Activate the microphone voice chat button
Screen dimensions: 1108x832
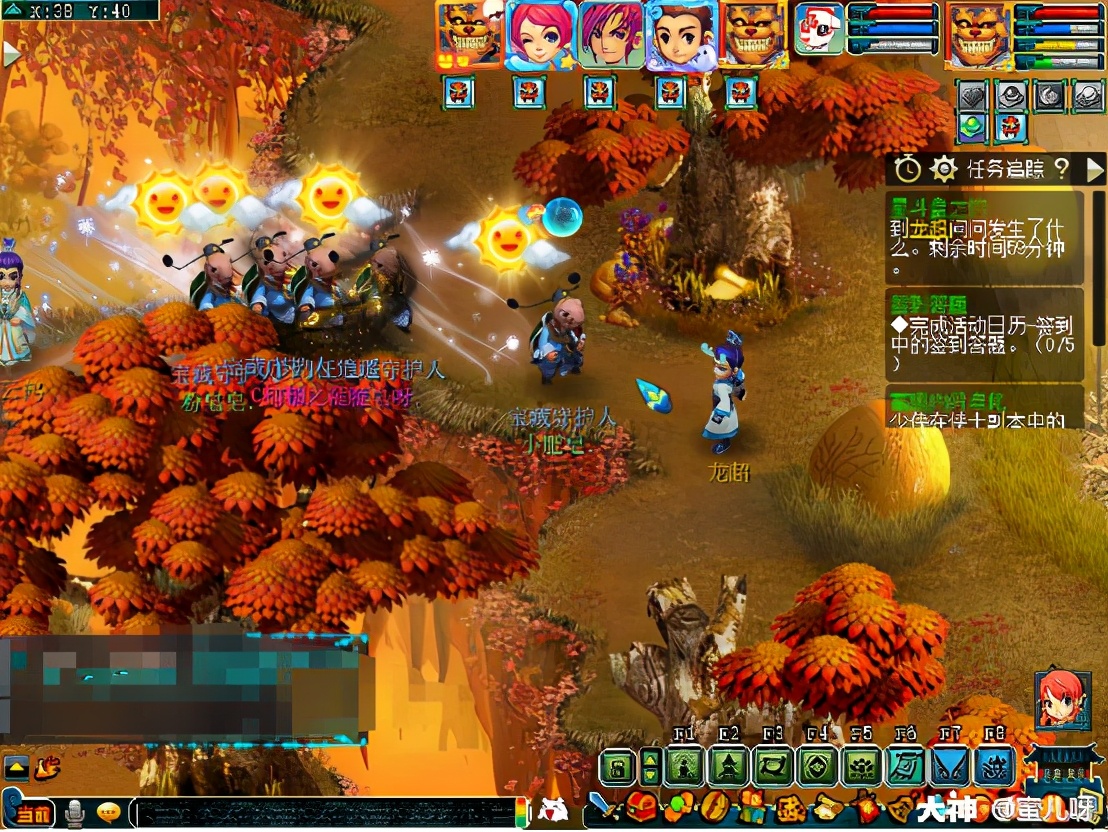click(x=75, y=814)
